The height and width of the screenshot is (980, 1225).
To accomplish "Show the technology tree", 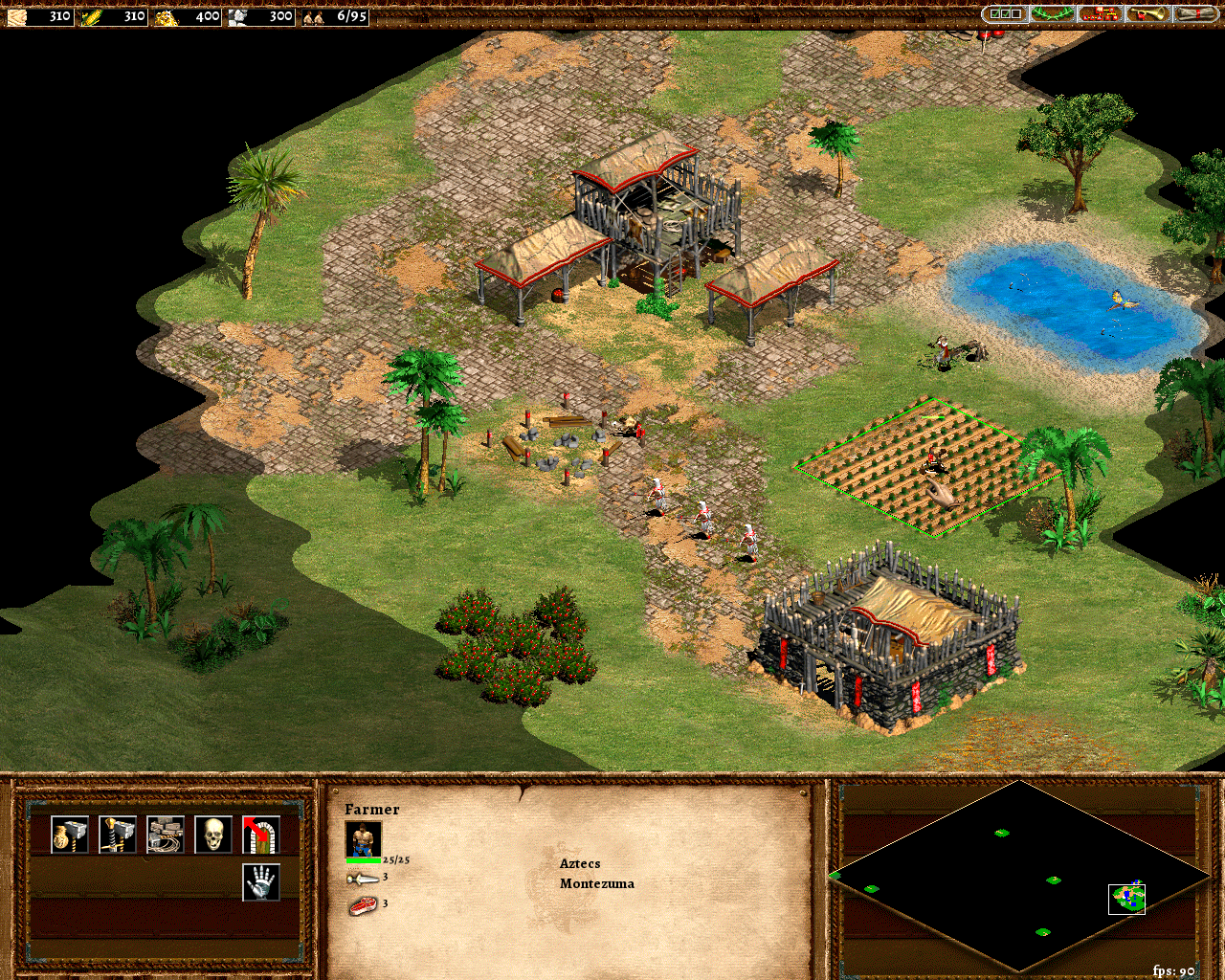I will click(1100, 14).
